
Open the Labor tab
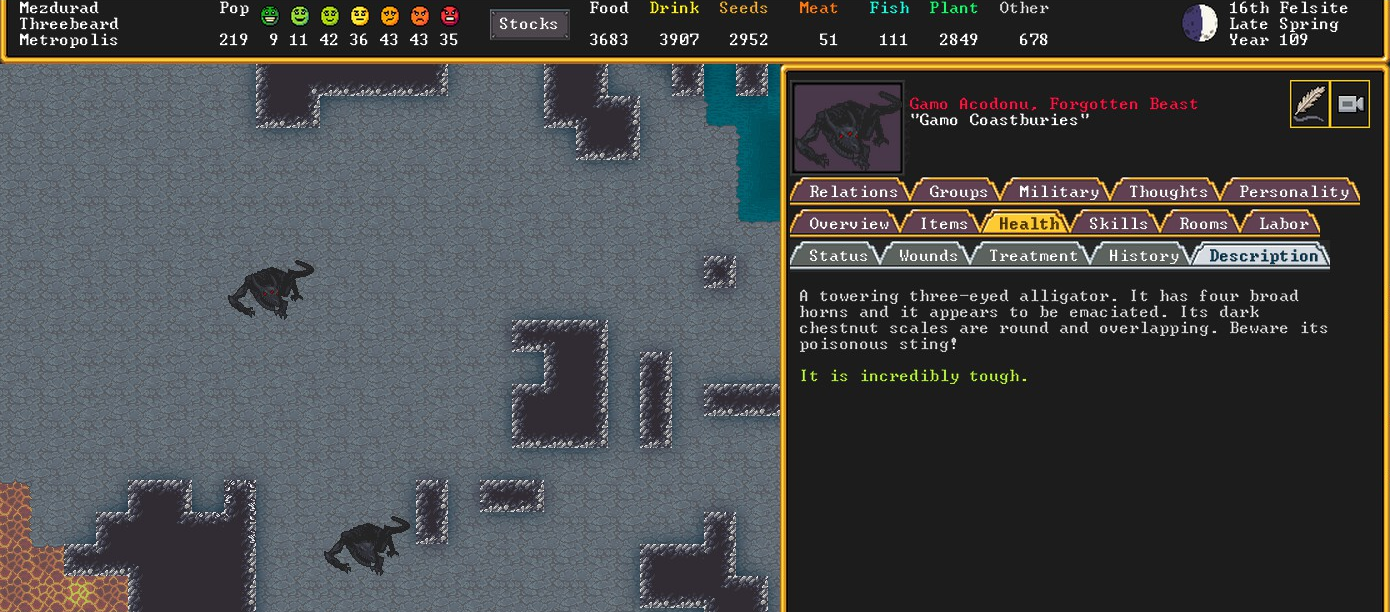1283,223
